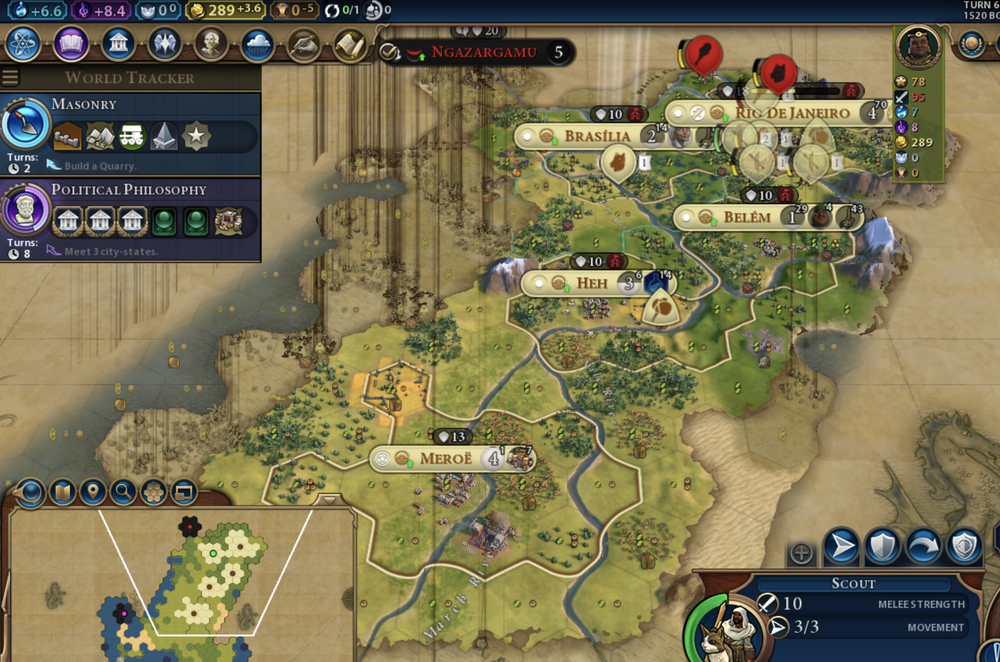This screenshot has width=1000, height=662.
Task: Collapse the minimap with the arrow tab
Action: tap(329, 499)
